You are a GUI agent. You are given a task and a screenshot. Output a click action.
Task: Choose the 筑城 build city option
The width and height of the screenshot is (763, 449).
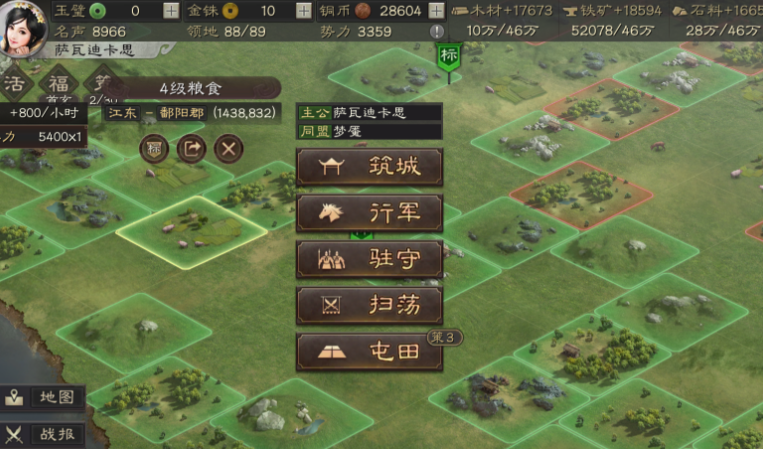tap(369, 167)
